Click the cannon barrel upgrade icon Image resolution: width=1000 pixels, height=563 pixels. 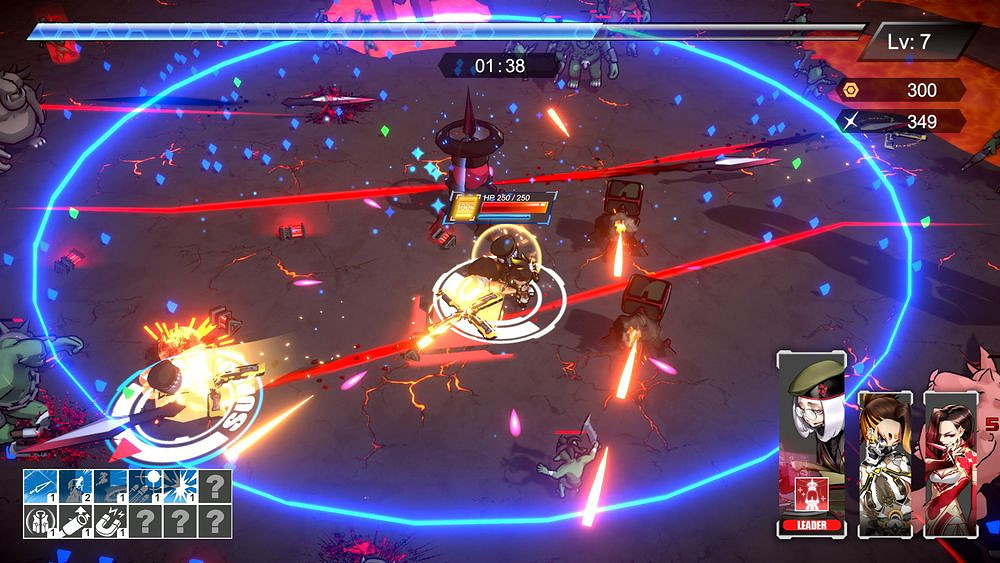pos(76,521)
